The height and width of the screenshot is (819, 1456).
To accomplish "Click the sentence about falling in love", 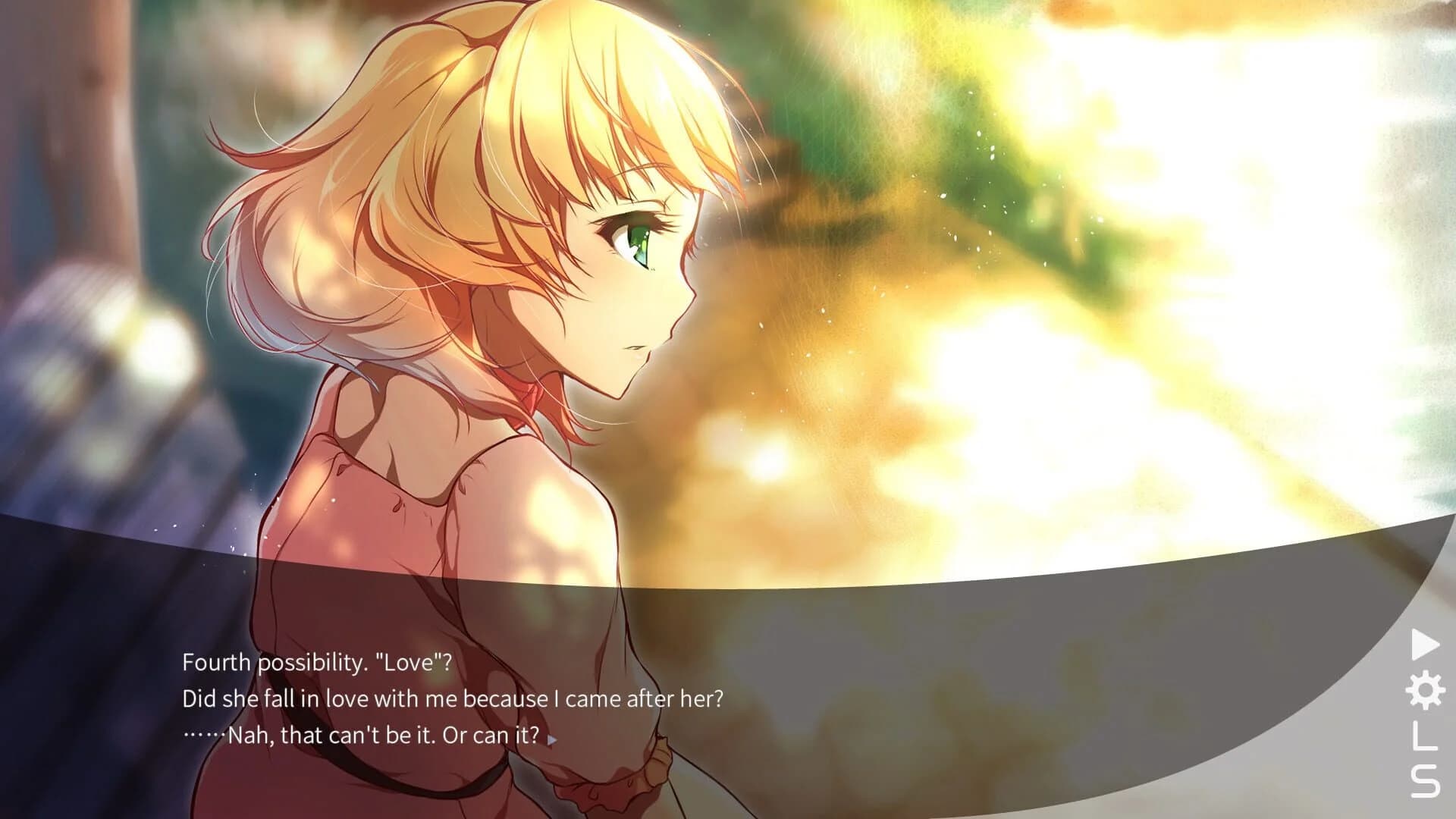I will (x=455, y=698).
